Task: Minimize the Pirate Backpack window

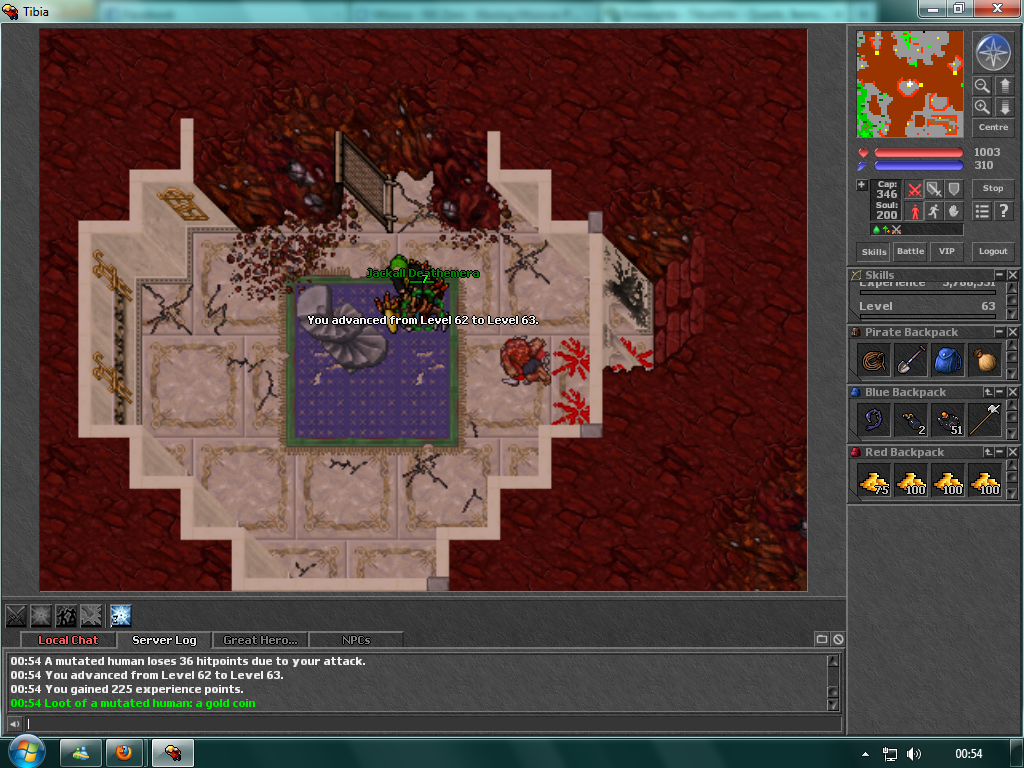Action: [999, 332]
